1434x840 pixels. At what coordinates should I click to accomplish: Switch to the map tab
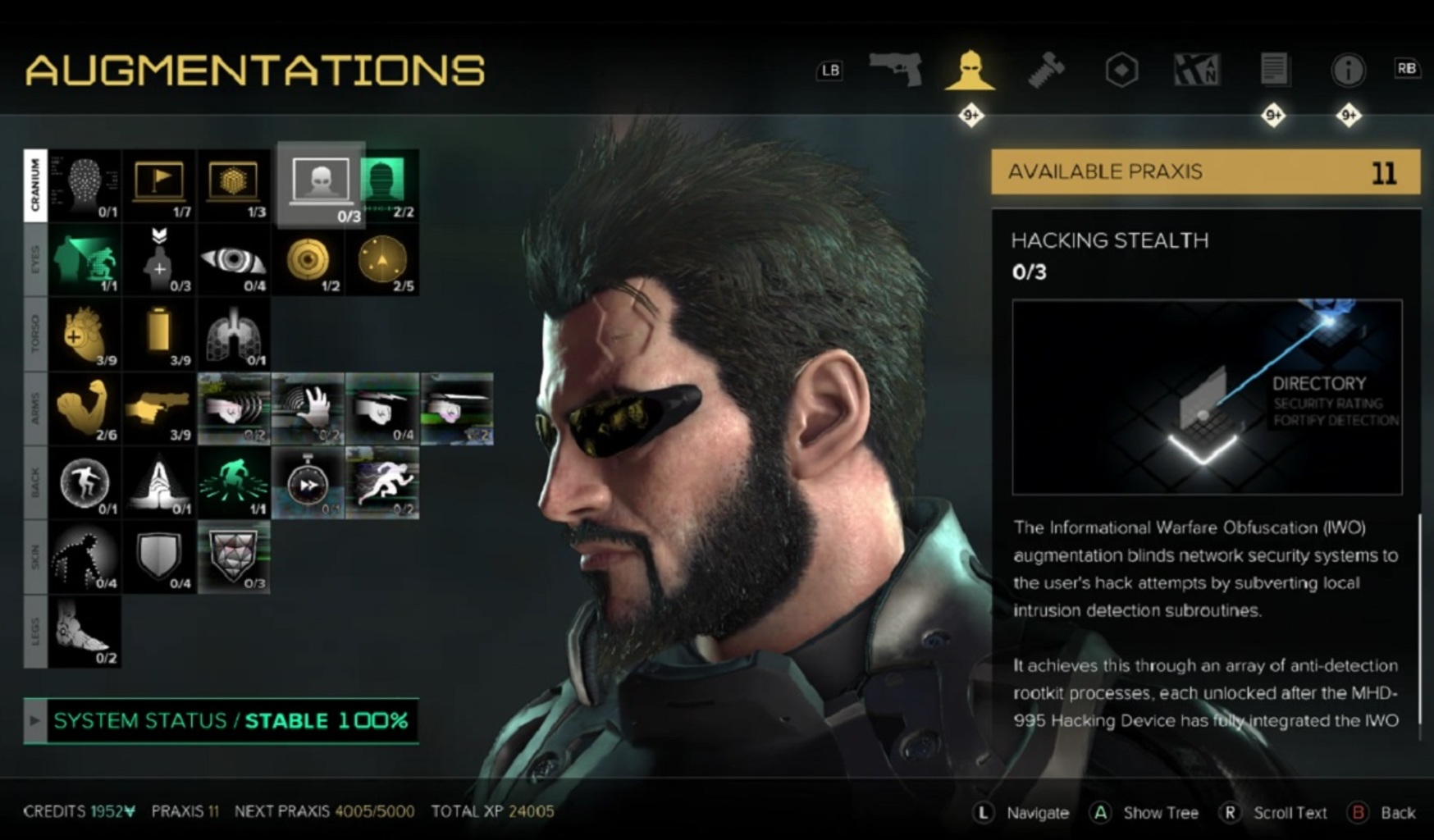coord(1197,70)
